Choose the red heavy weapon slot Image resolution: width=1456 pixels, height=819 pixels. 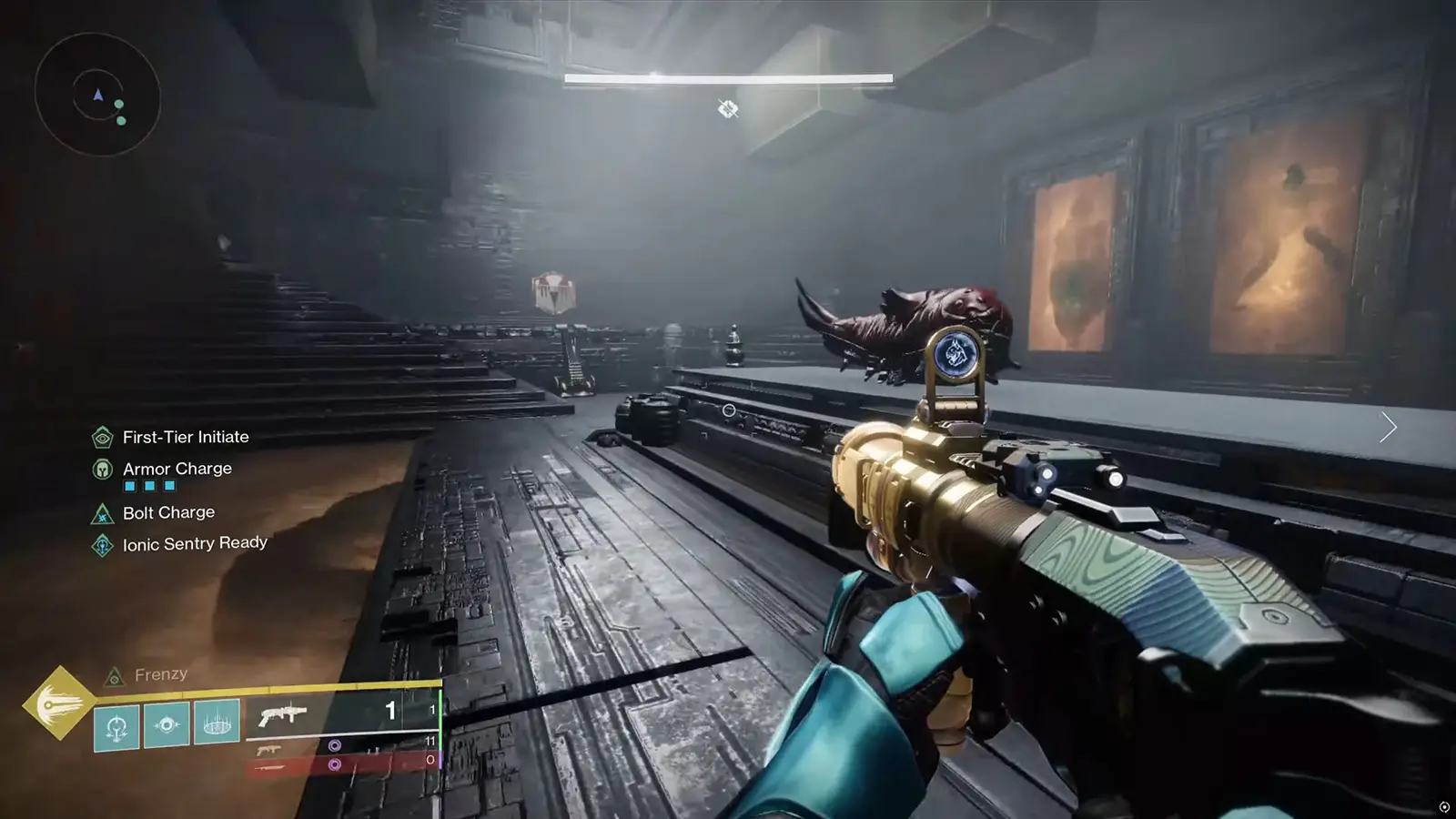(x=341, y=765)
